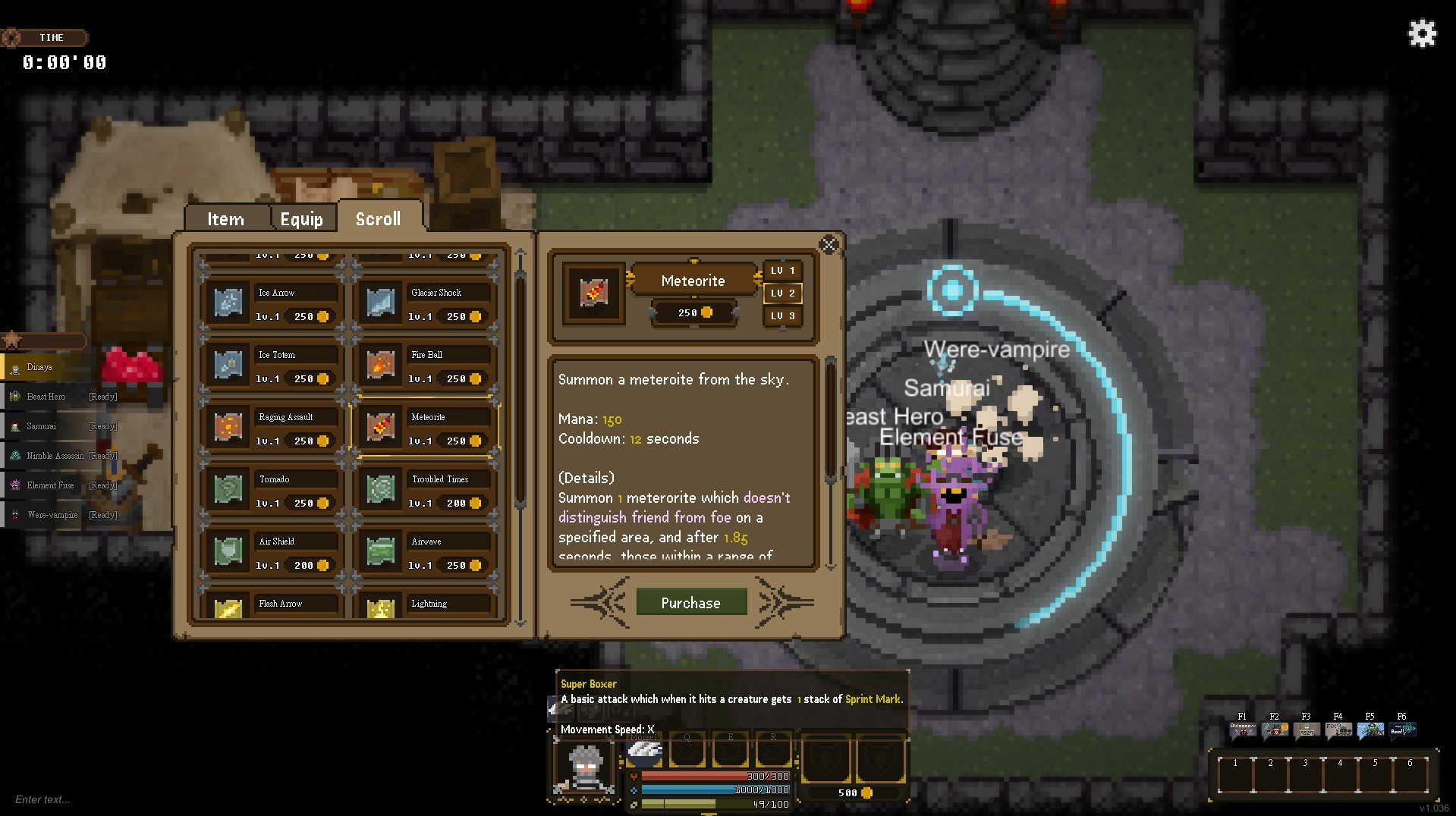Select the Raging Assault scroll
The width and height of the screenshot is (1456, 816).
click(x=272, y=428)
